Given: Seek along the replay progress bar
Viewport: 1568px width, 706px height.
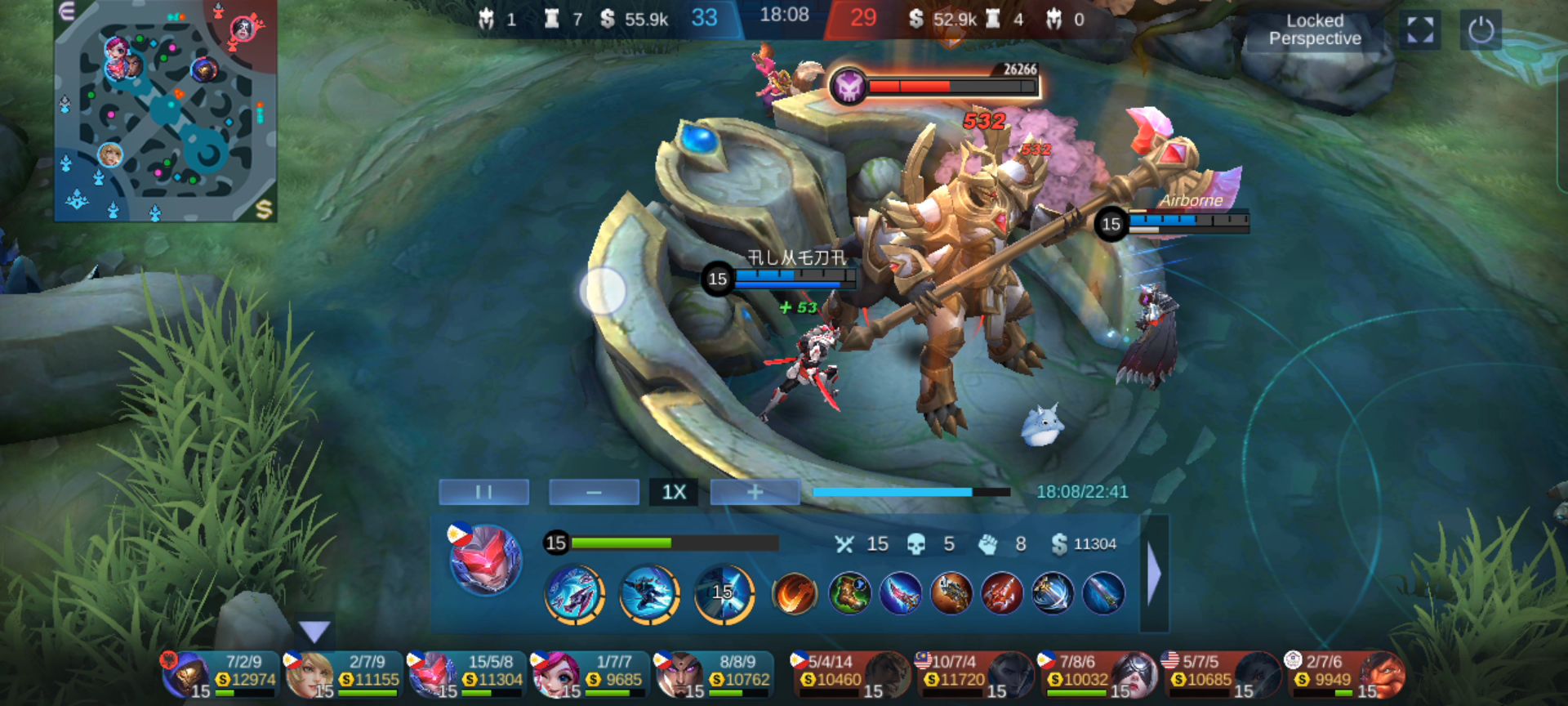Looking at the screenshot, I should click(x=911, y=492).
